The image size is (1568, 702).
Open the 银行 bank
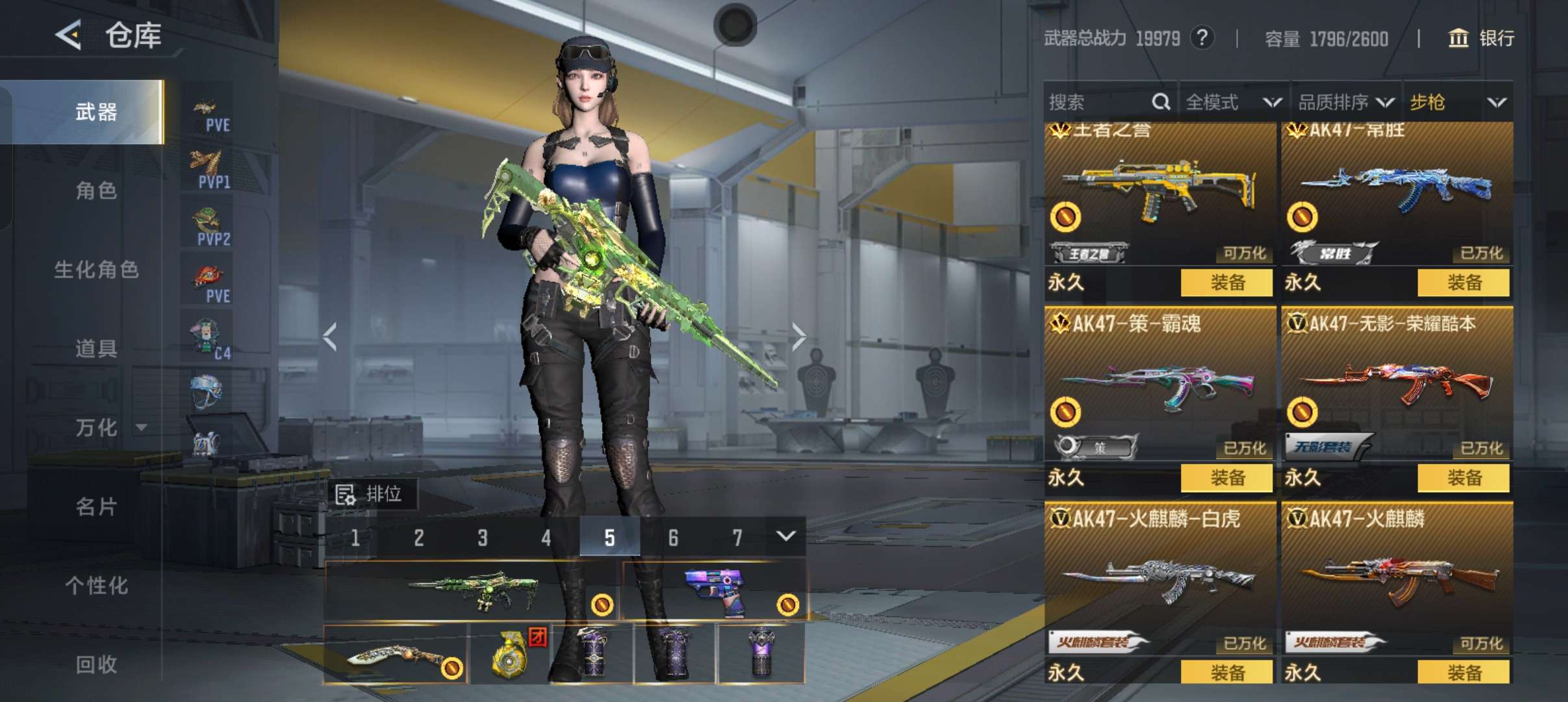[1482, 38]
